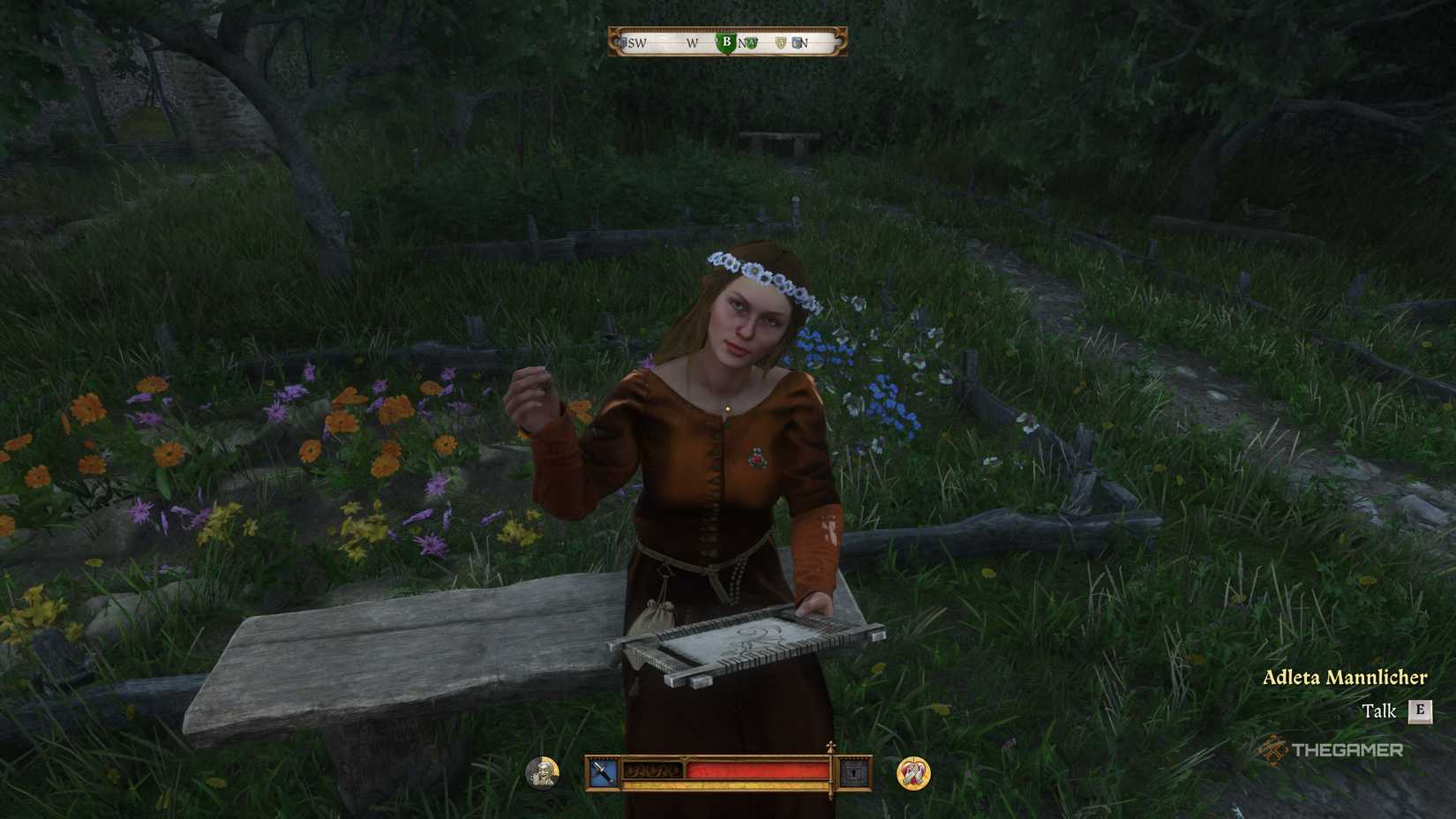Select the green B shield marker on the compass
Image resolution: width=1456 pixels, height=819 pixels.
coord(727,41)
